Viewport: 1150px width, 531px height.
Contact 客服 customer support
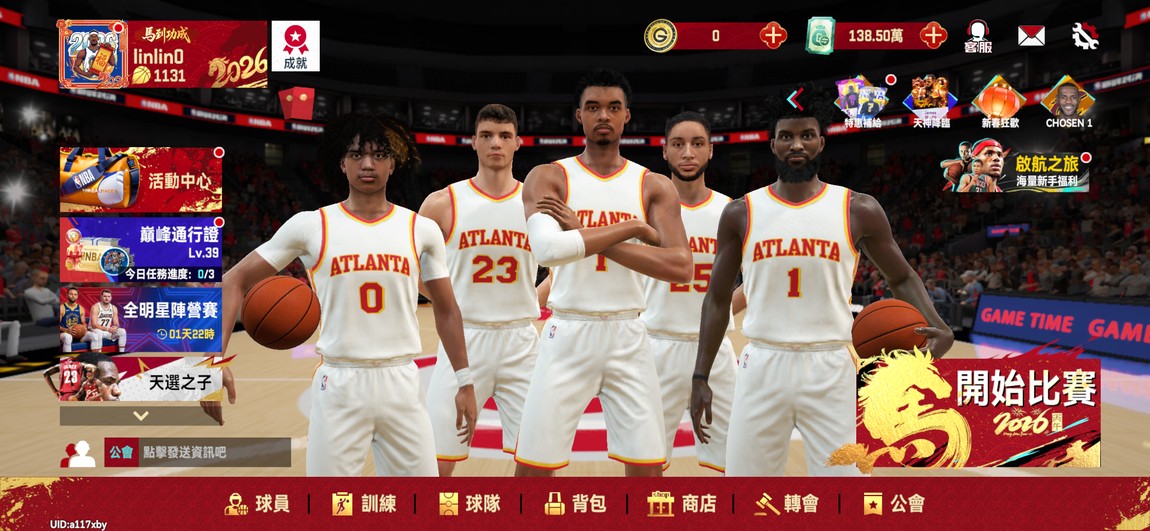[978, 37]
